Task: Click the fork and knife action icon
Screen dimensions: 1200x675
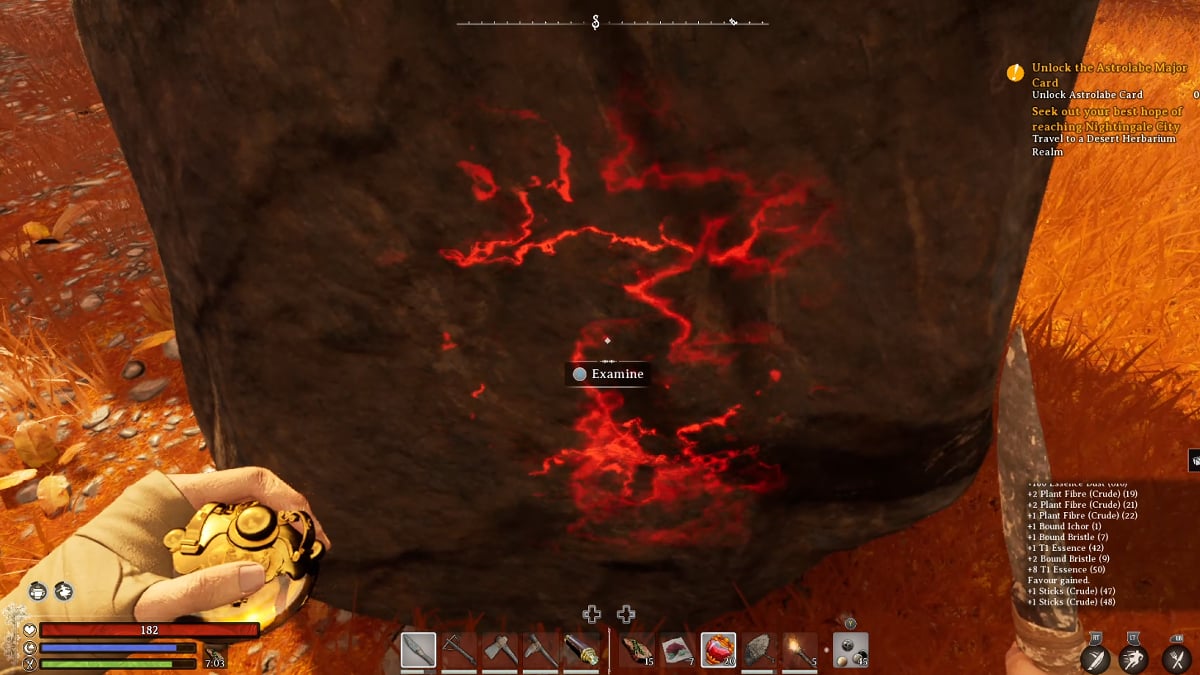Action: [x=1175, y=657]
